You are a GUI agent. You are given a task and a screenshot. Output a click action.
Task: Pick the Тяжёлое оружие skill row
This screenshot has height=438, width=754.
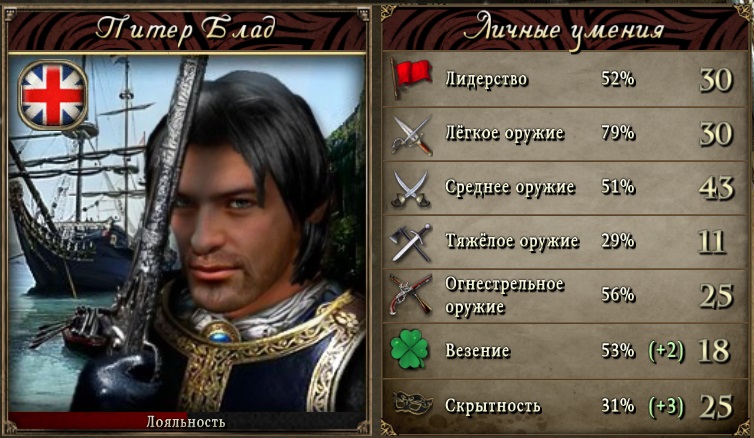click(x=566, y=241)
